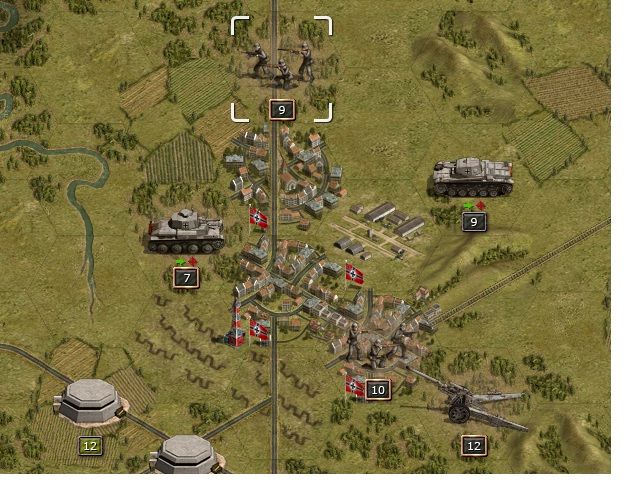The height and width of the screenshot is (481, 624).
Task: Select the infantry unit inside the white brackets
Action: coord(281,65)
